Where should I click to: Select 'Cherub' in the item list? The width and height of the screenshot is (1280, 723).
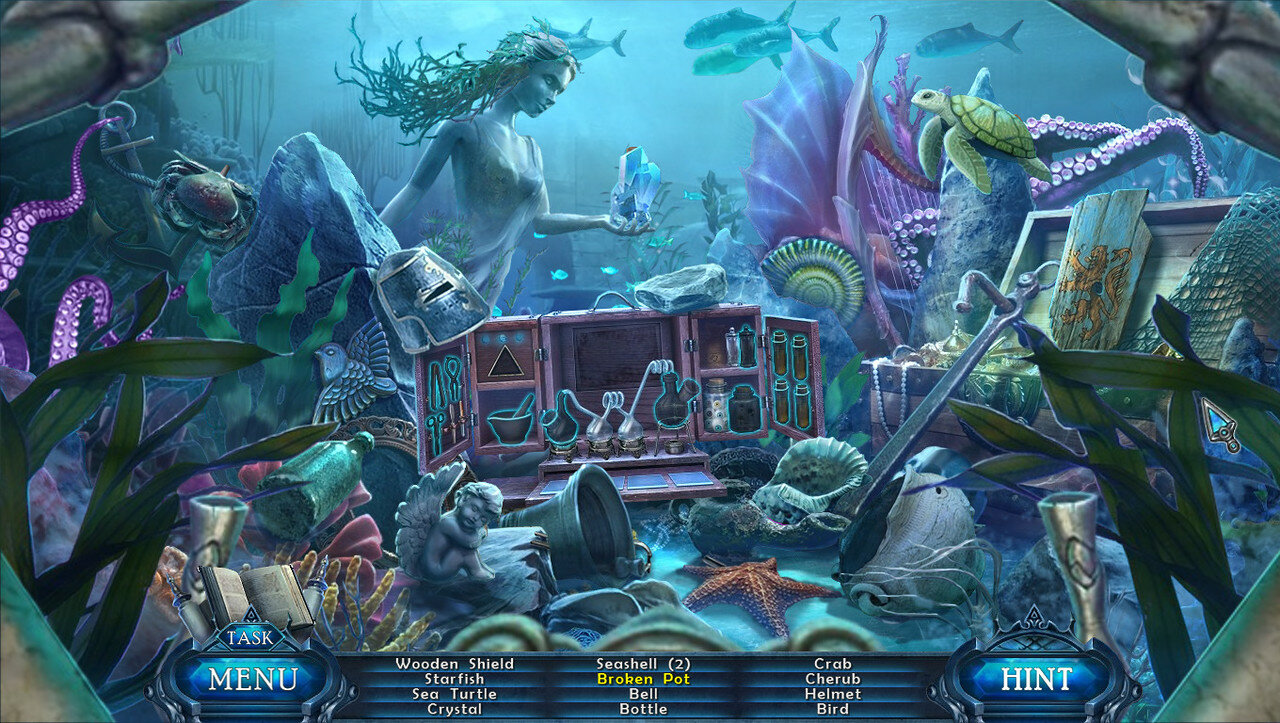point(832,679)
